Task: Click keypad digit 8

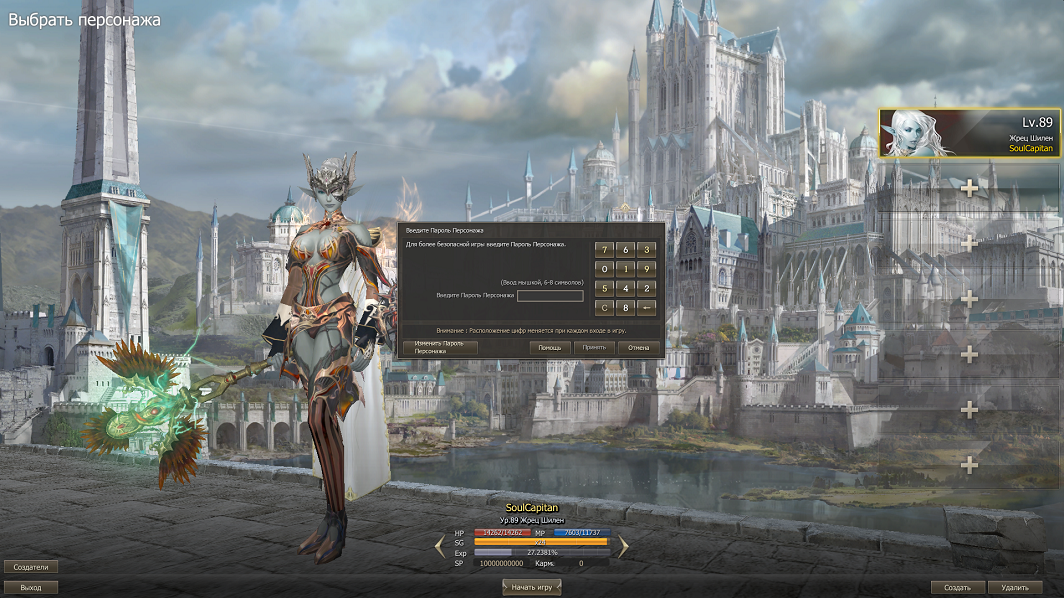Action: click(x=626, y=307)
